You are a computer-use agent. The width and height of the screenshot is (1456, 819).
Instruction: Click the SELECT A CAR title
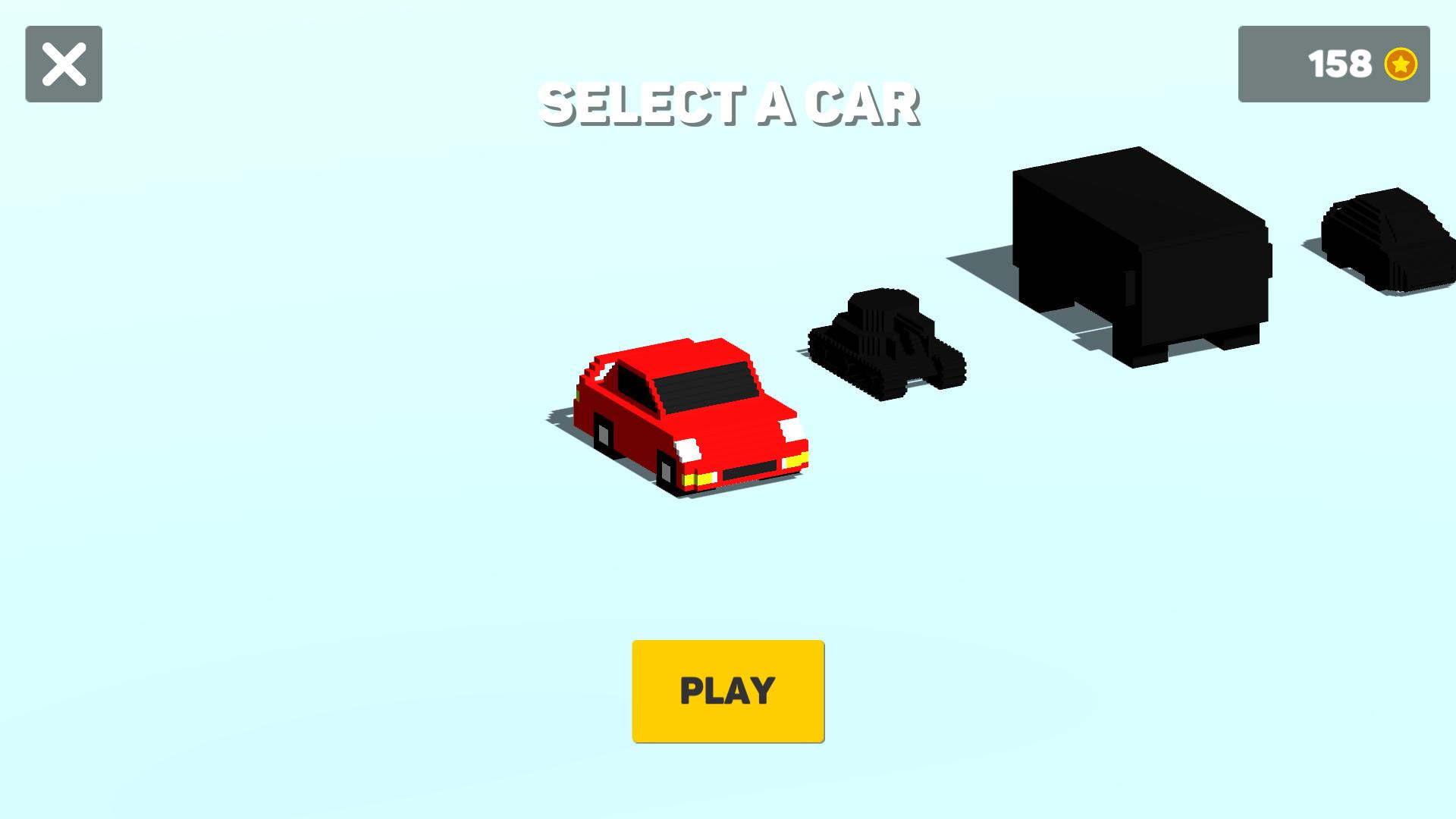(x=730, y=105)
